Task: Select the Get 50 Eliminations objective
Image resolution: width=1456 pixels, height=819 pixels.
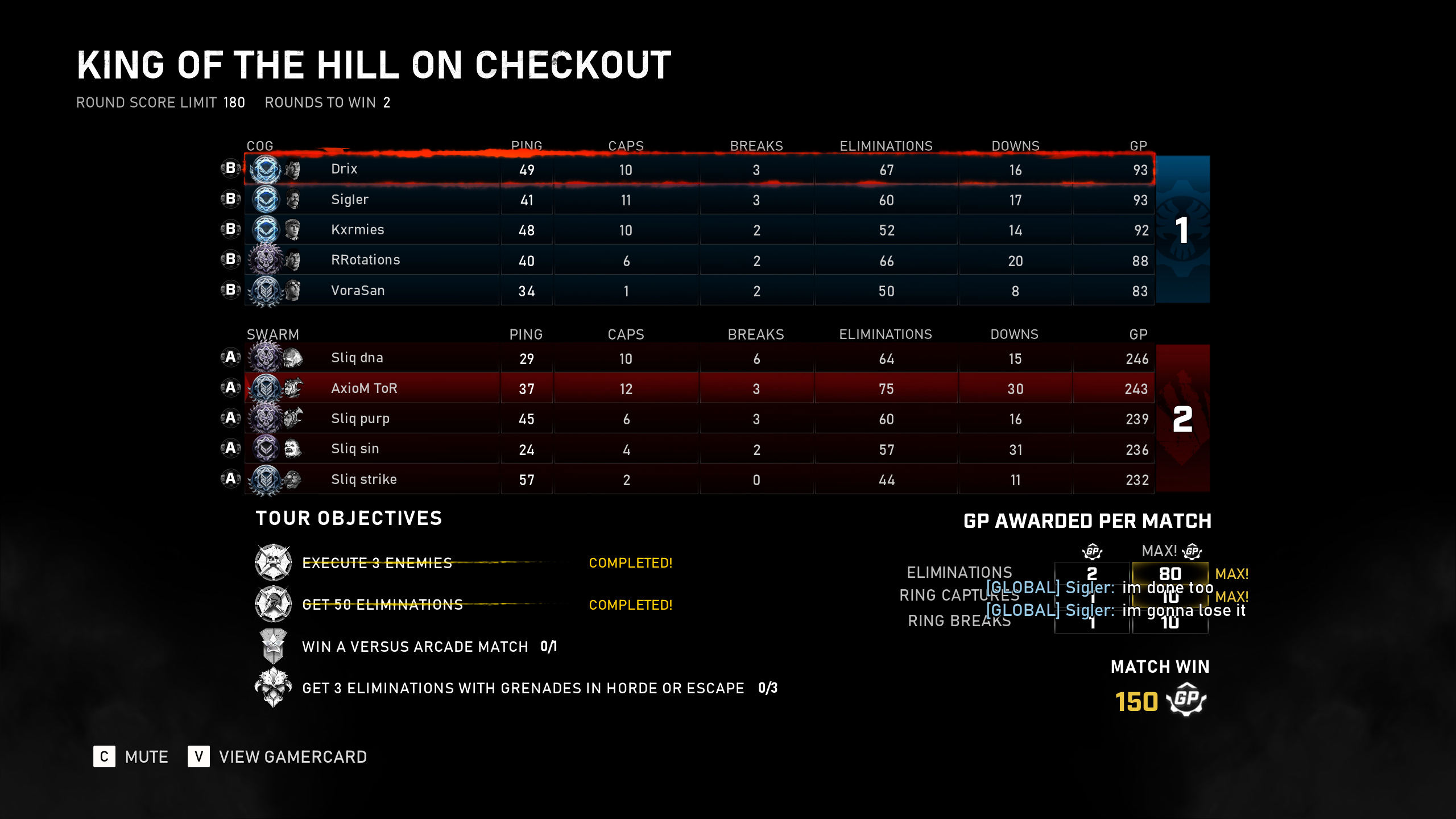Action: point(383,605)
